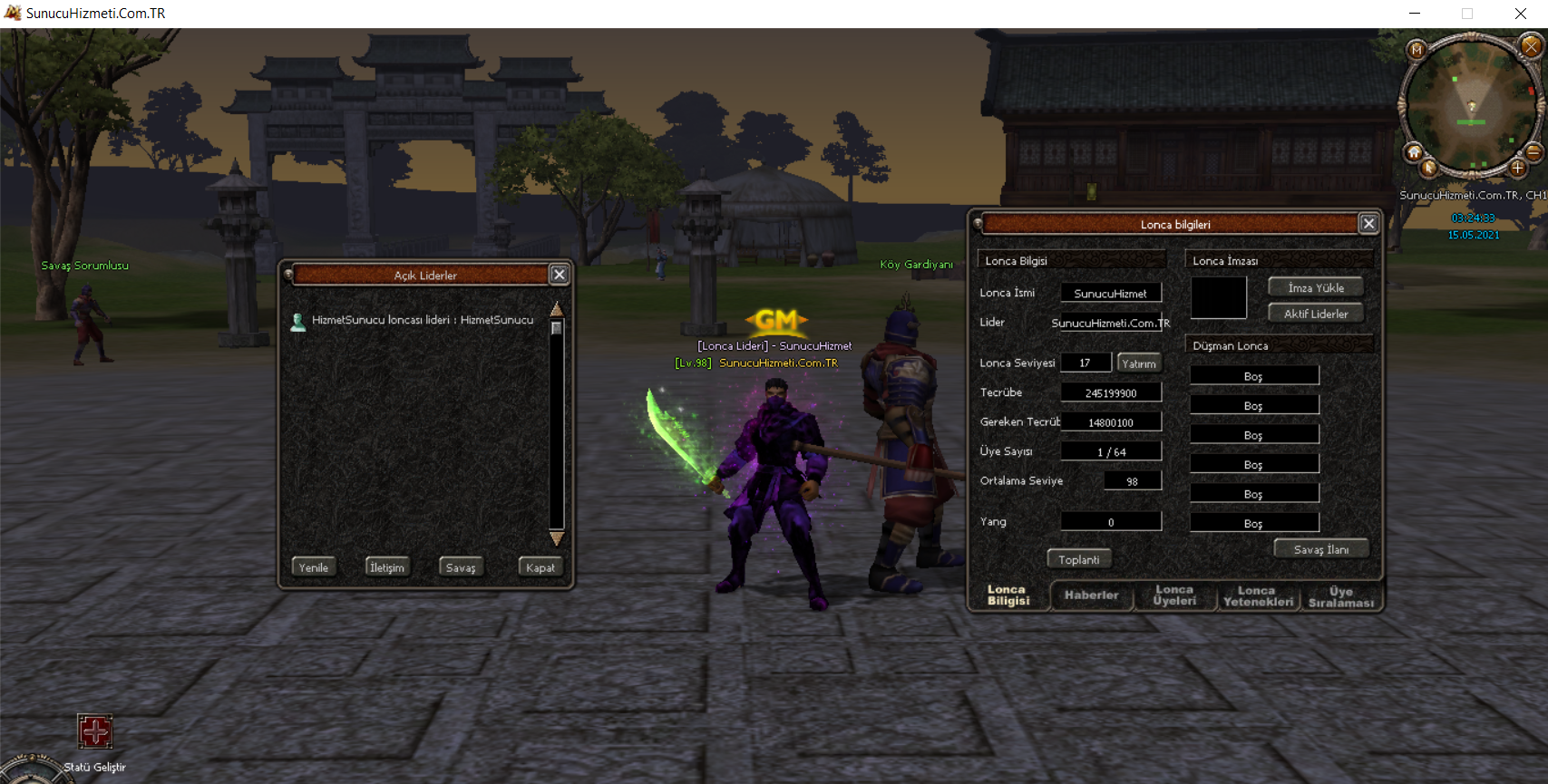The width and height of the screenshot is (1548, 784).
Task: Show the Lonca Yetenekleri tab
Action: point(1258,596)
